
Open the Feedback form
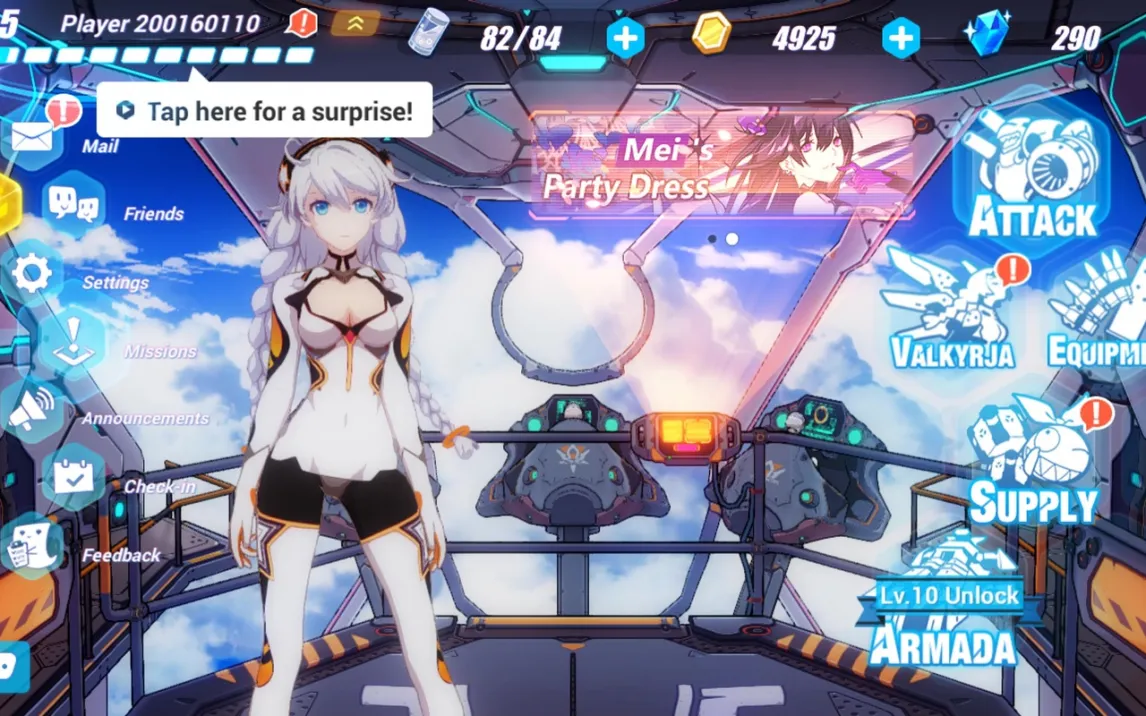(31, 547)
